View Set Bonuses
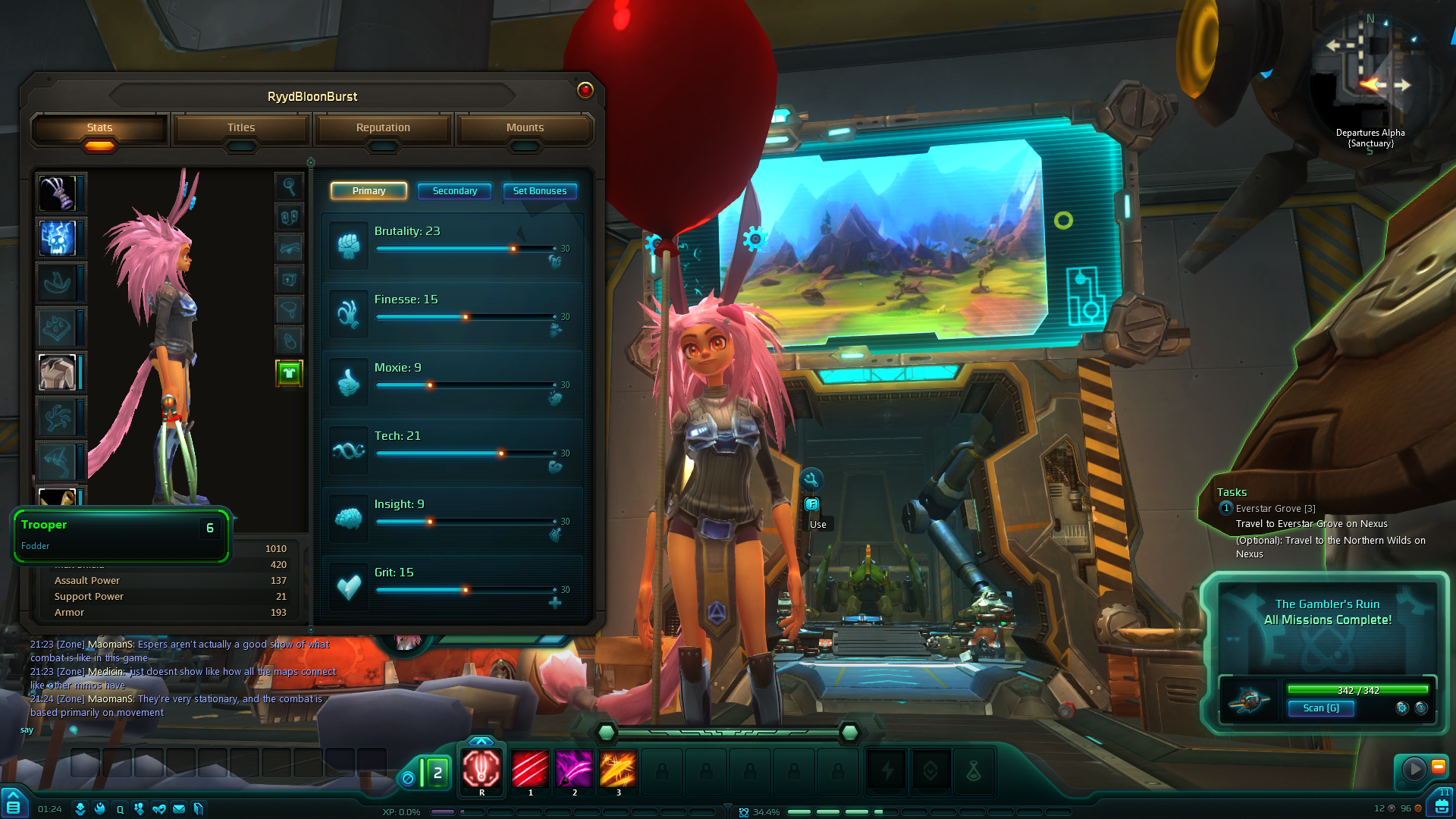This screenshot has height=819, width=1456. (x=539, y=191)
